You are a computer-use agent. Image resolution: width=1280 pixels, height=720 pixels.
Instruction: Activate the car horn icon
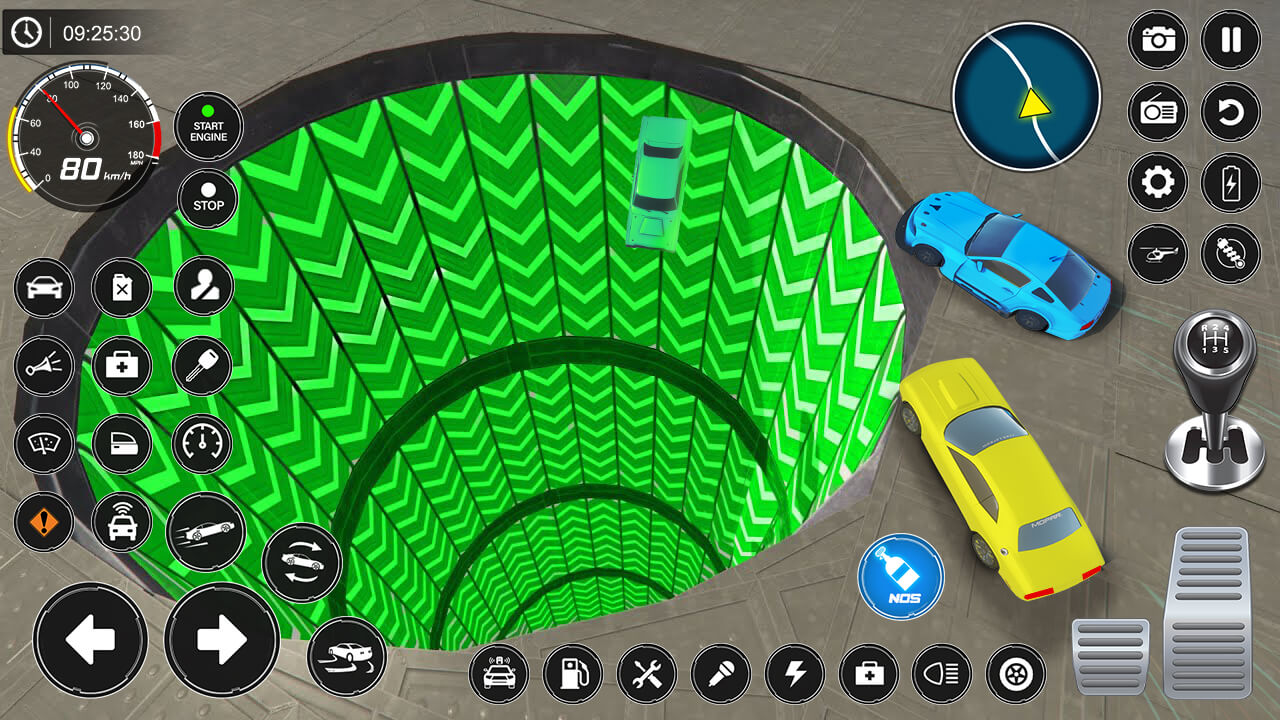(x=42, y=366)
